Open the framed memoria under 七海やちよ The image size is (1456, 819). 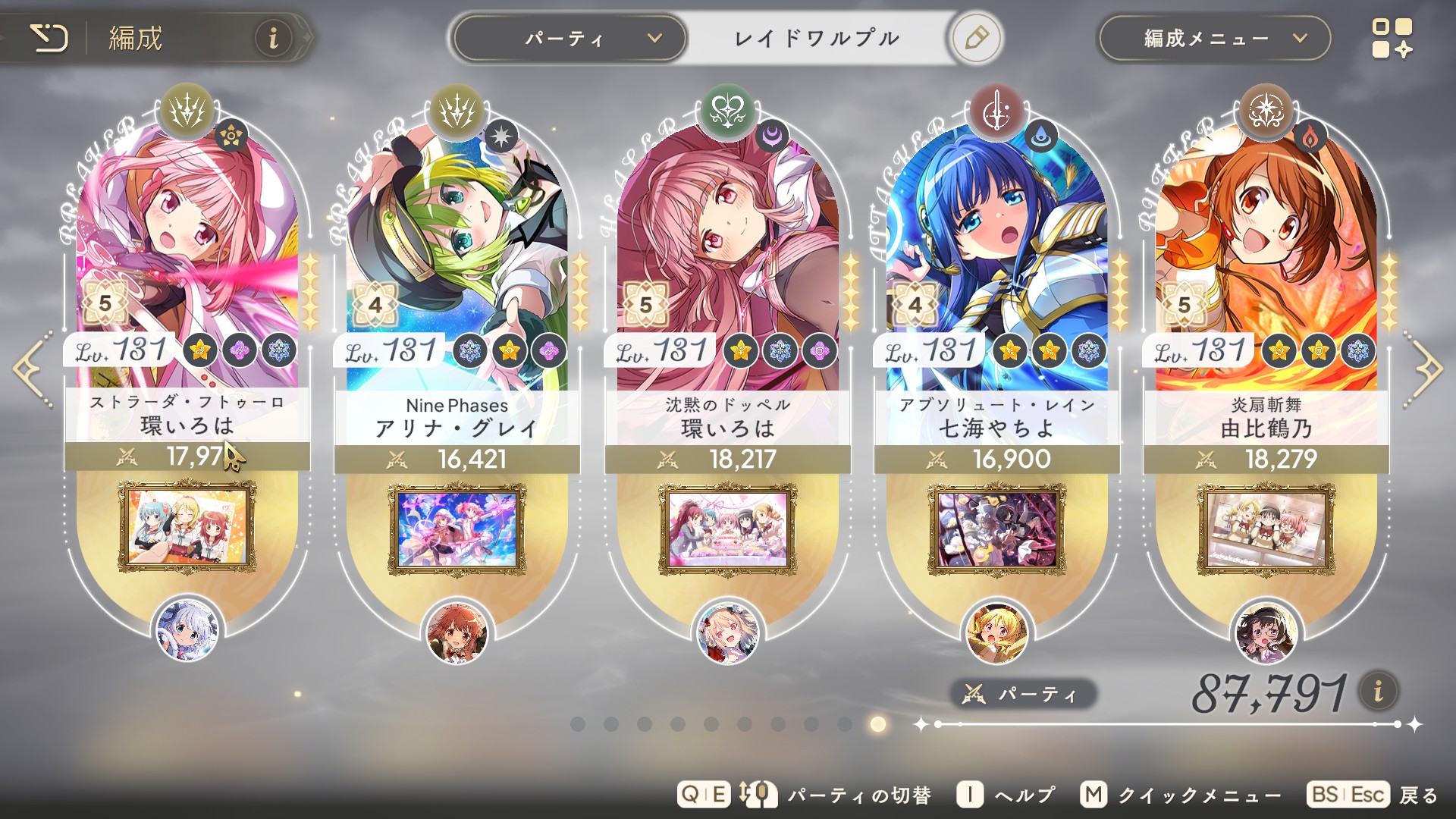pos(996,529)
